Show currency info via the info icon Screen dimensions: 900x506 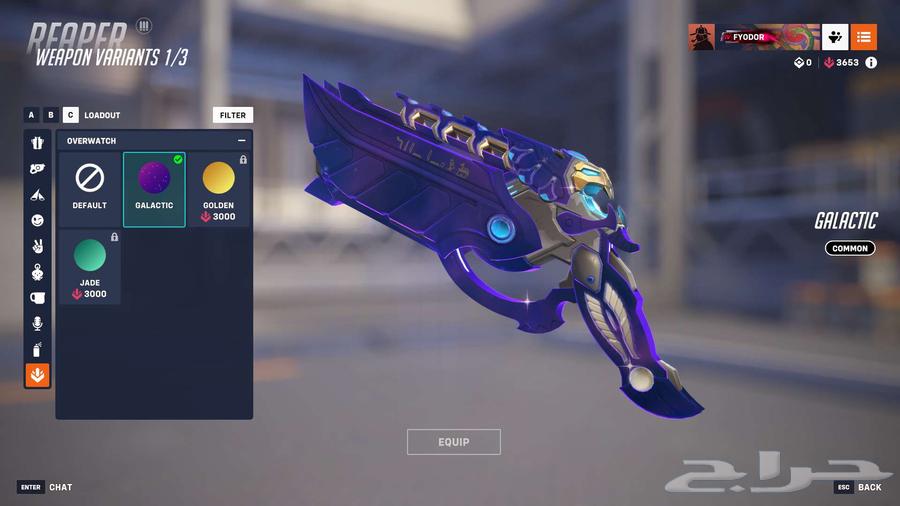[871, 62]
